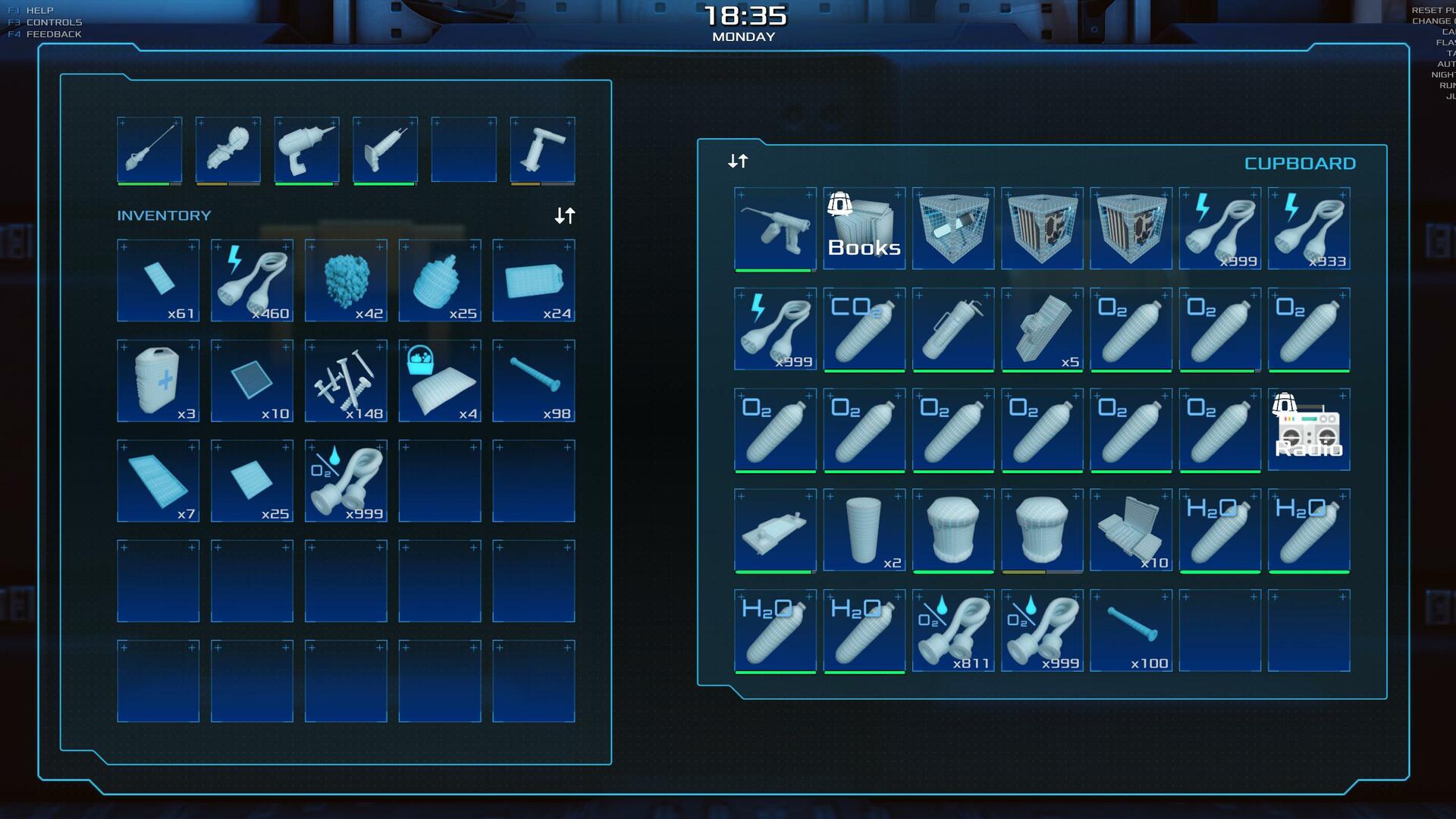Image resolution: width=1456 pixels, height=819 pixels.
Task: Pick the Radio from the cupboard
Action: (x=1308, y=429)
